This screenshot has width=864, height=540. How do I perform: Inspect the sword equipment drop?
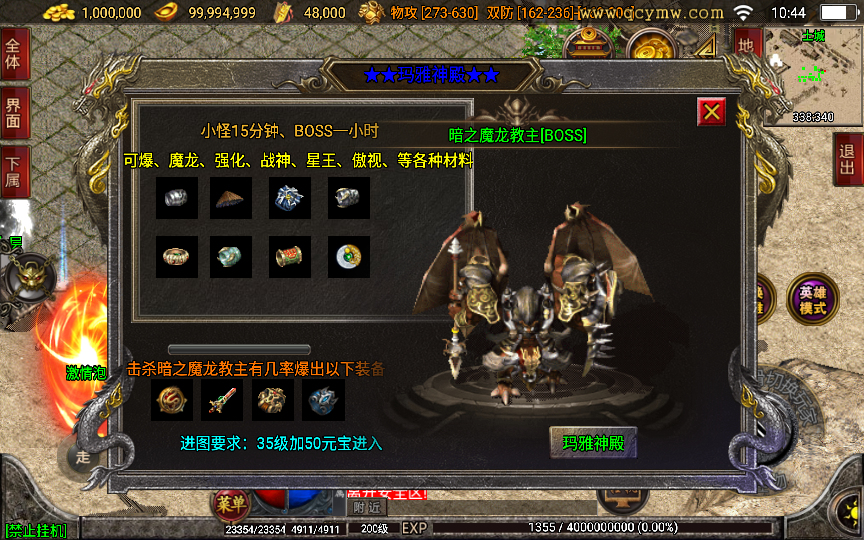(x=222, y=400)
